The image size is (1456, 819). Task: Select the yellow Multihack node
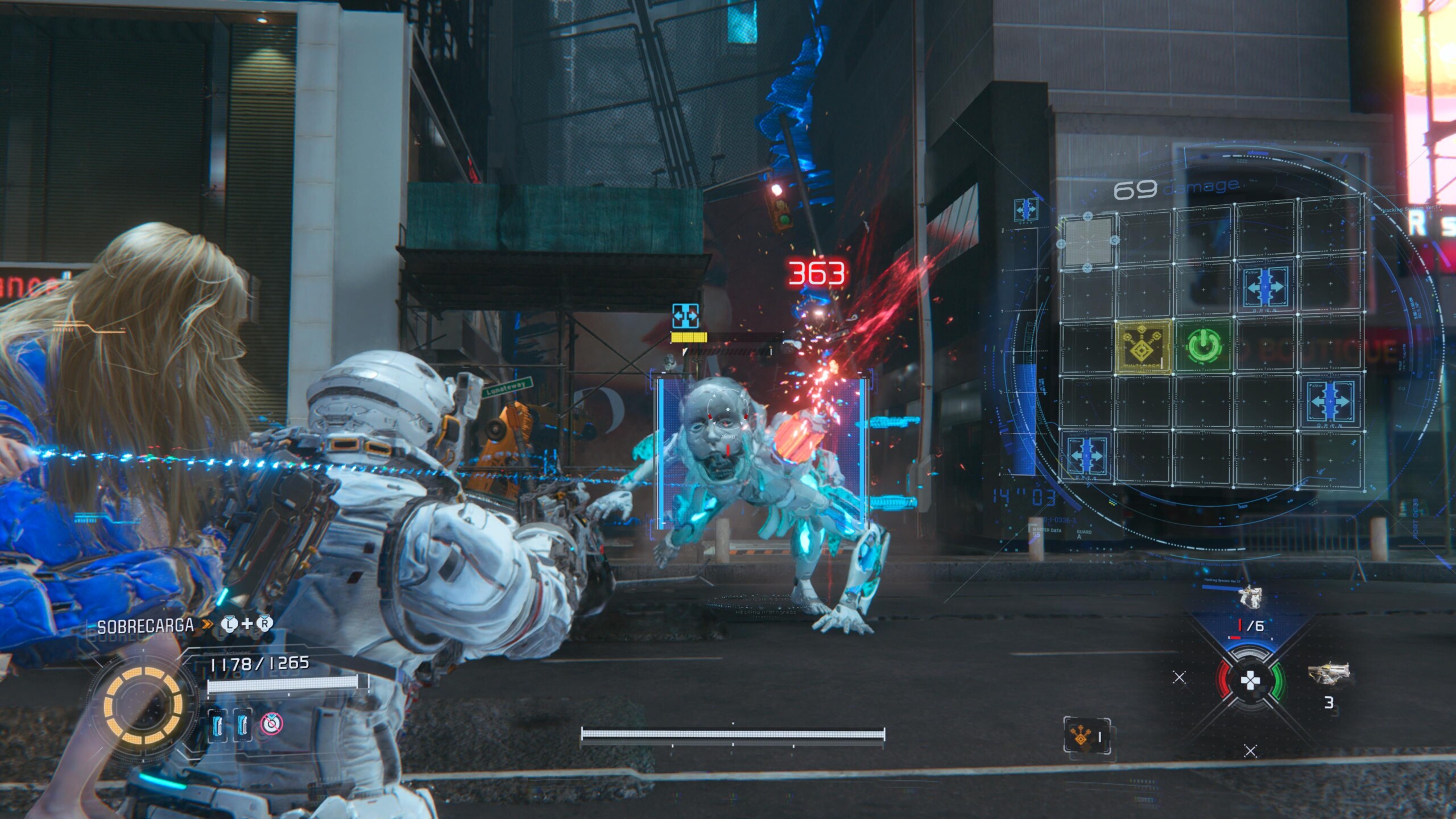[x=1144, y=346]
